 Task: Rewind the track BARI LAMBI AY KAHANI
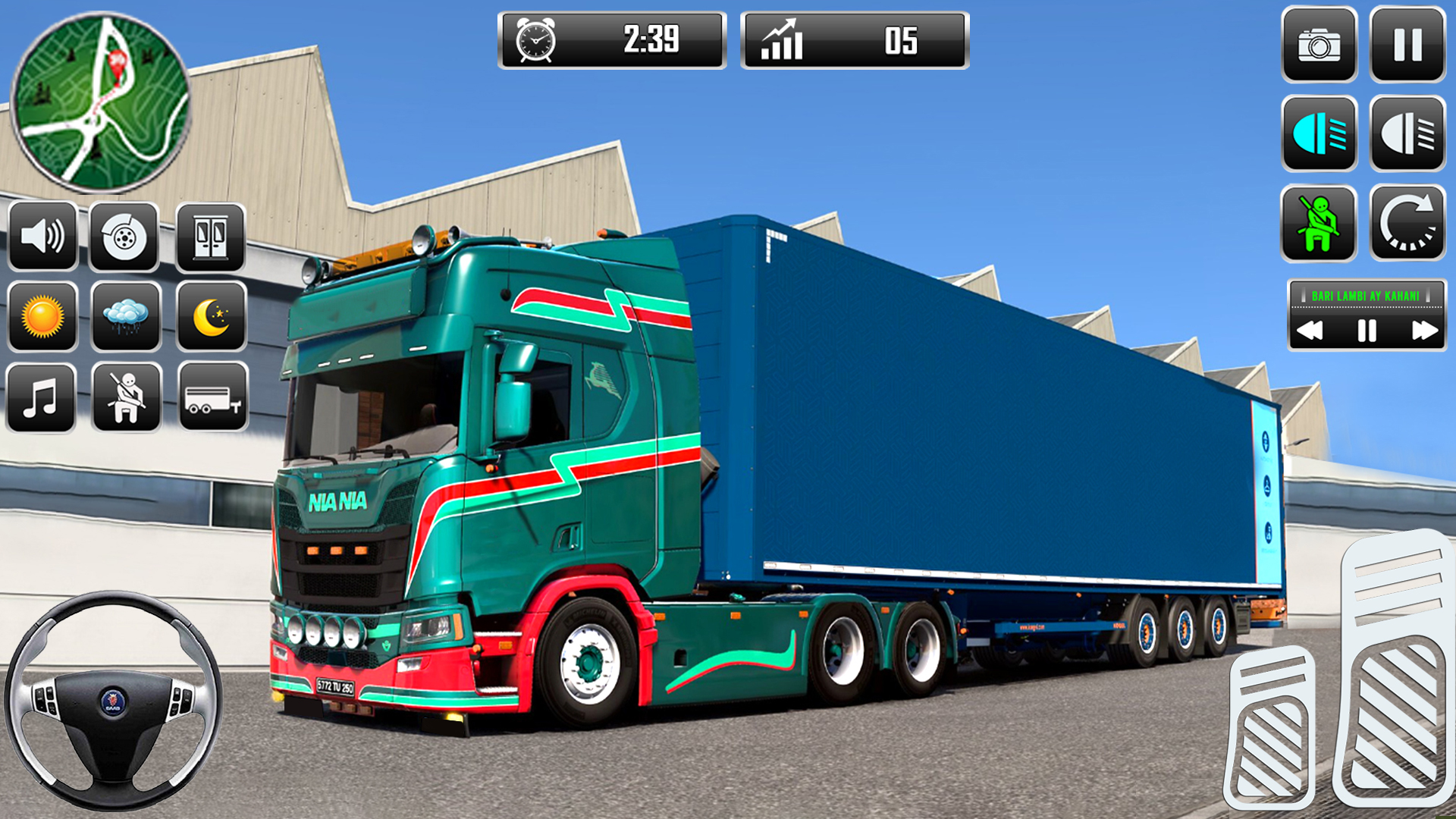click(1310, 330)
